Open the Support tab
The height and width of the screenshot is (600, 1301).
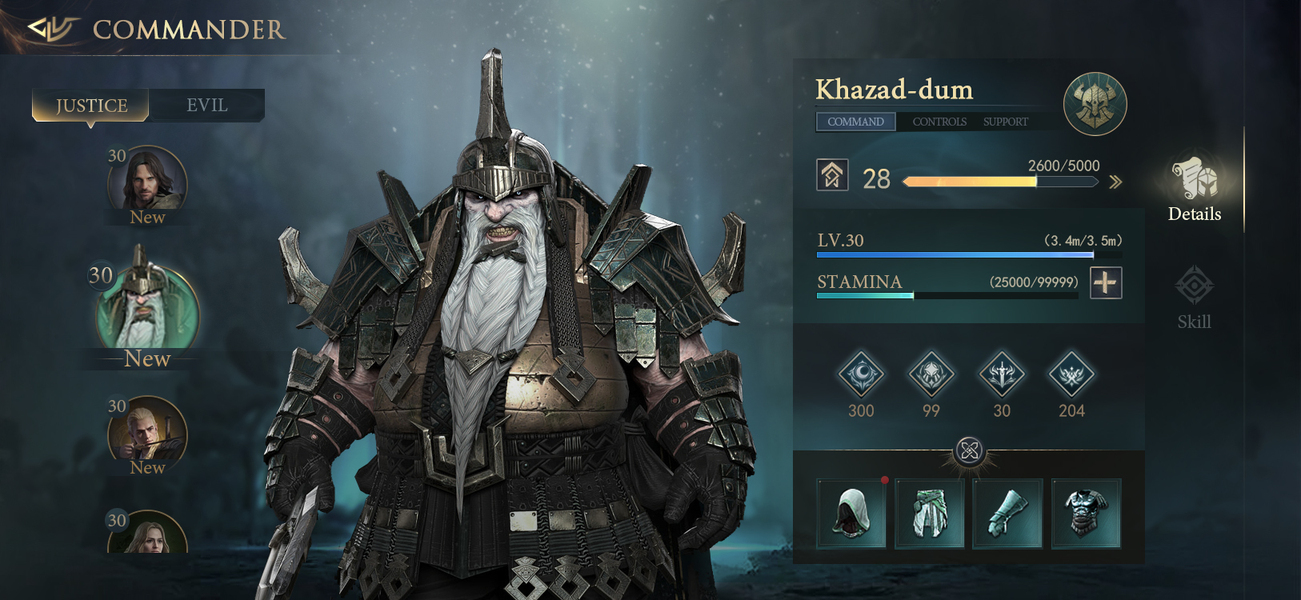1005,122
